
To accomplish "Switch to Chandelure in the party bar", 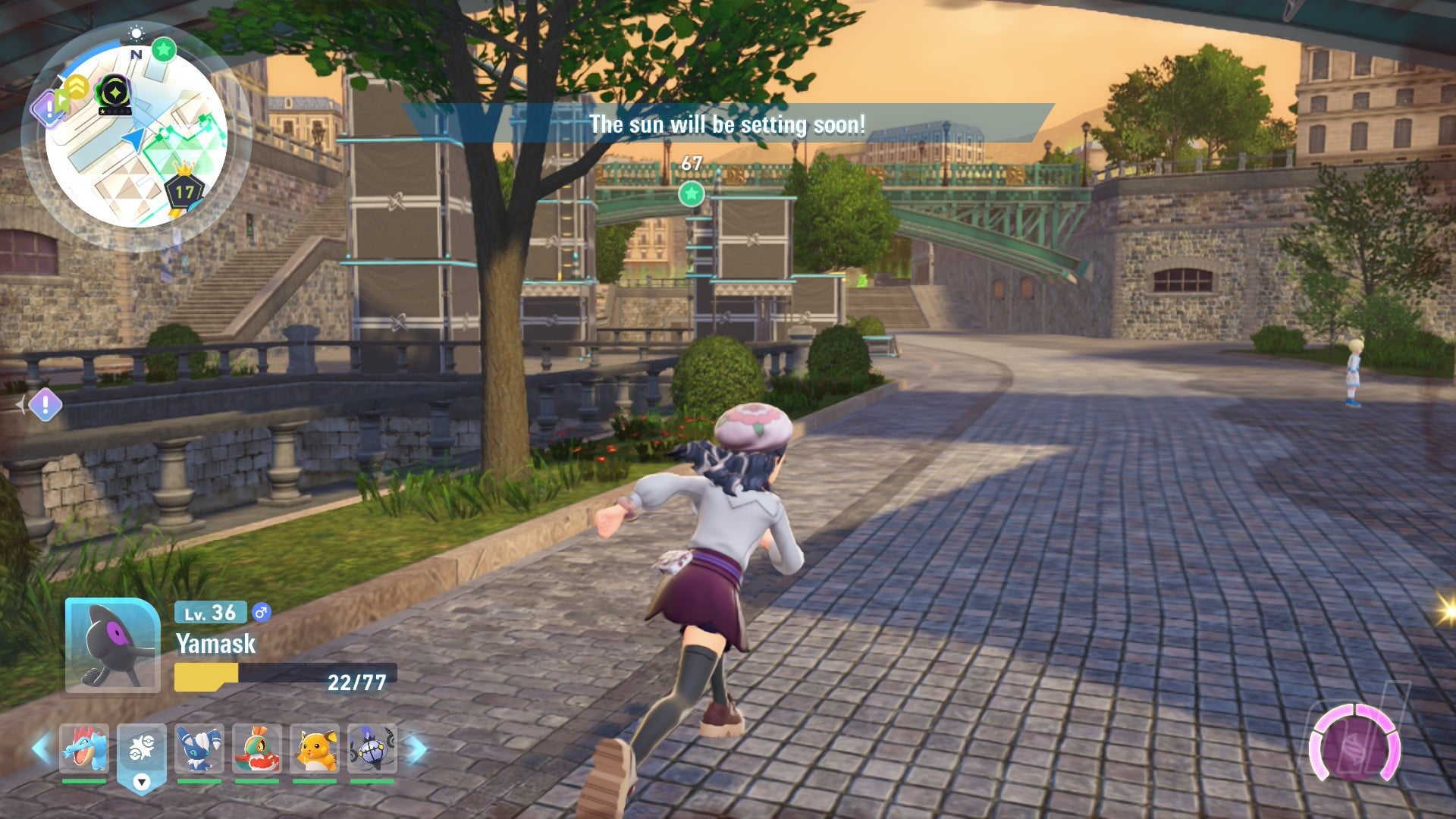I will (x=372, y=748).
